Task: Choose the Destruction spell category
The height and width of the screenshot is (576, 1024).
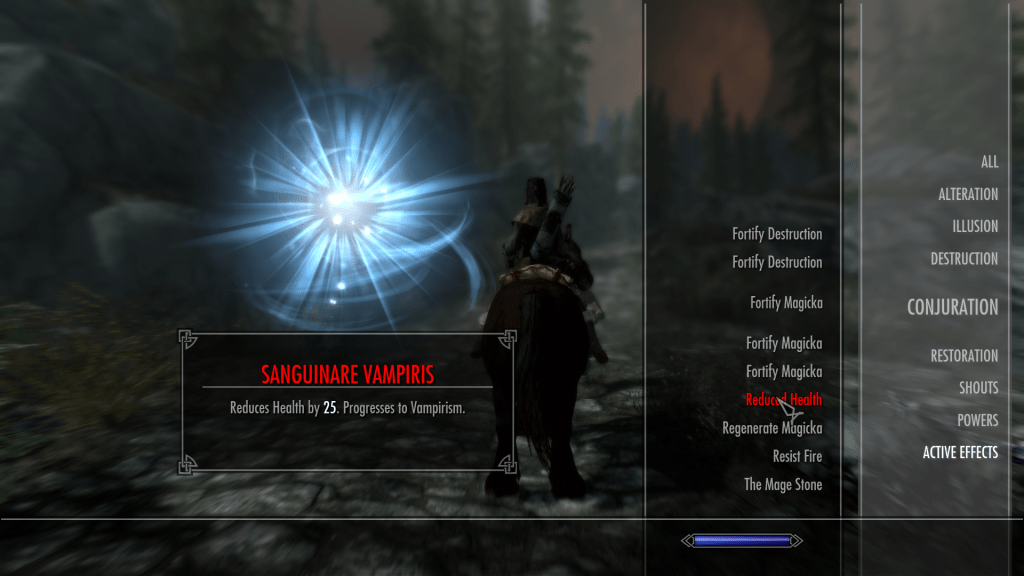Action: (964, 258)
